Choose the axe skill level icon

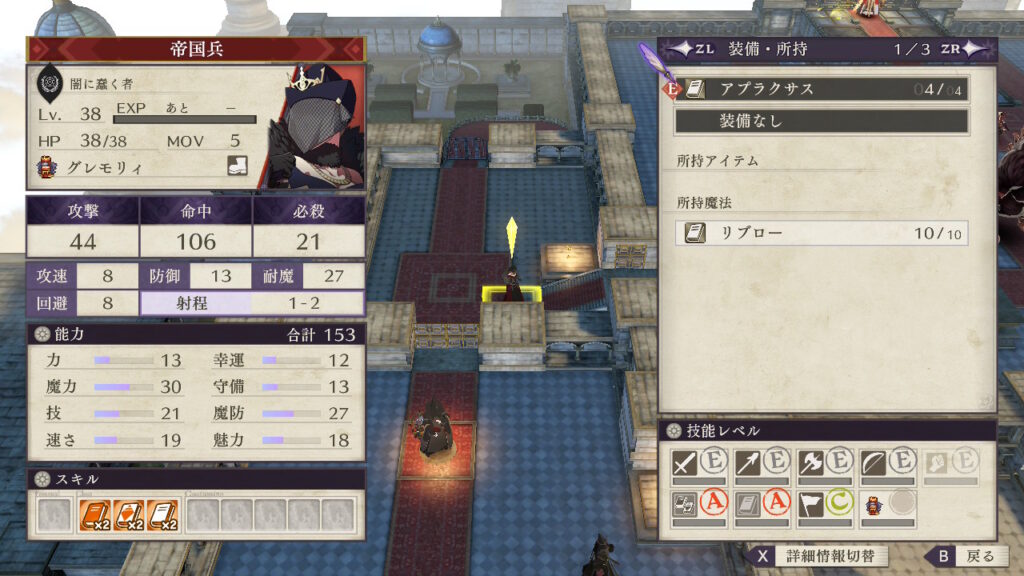(x=811, y=463)
